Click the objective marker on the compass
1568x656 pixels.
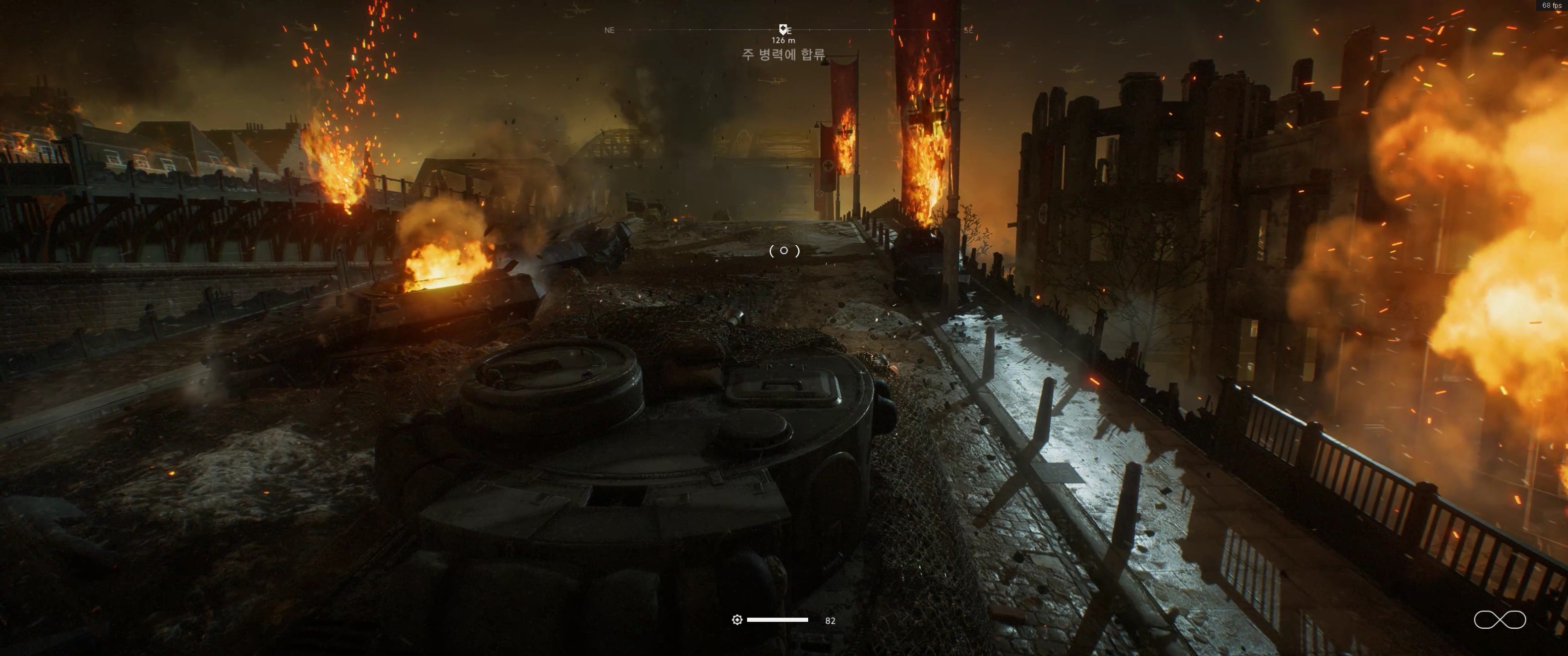tap(783, 29)
